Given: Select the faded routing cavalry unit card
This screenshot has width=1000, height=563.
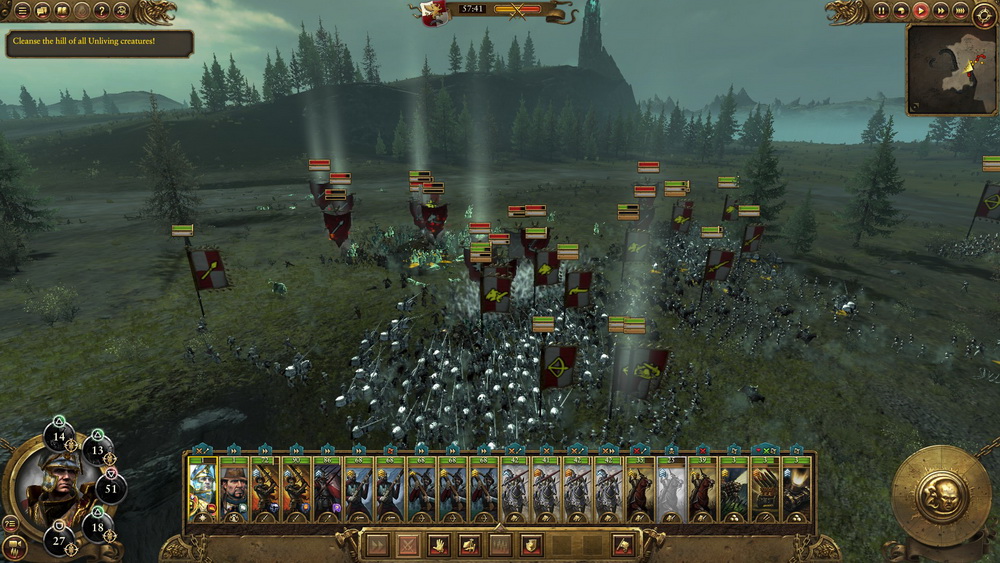Looking at the screenshot, I should [672, 490].
